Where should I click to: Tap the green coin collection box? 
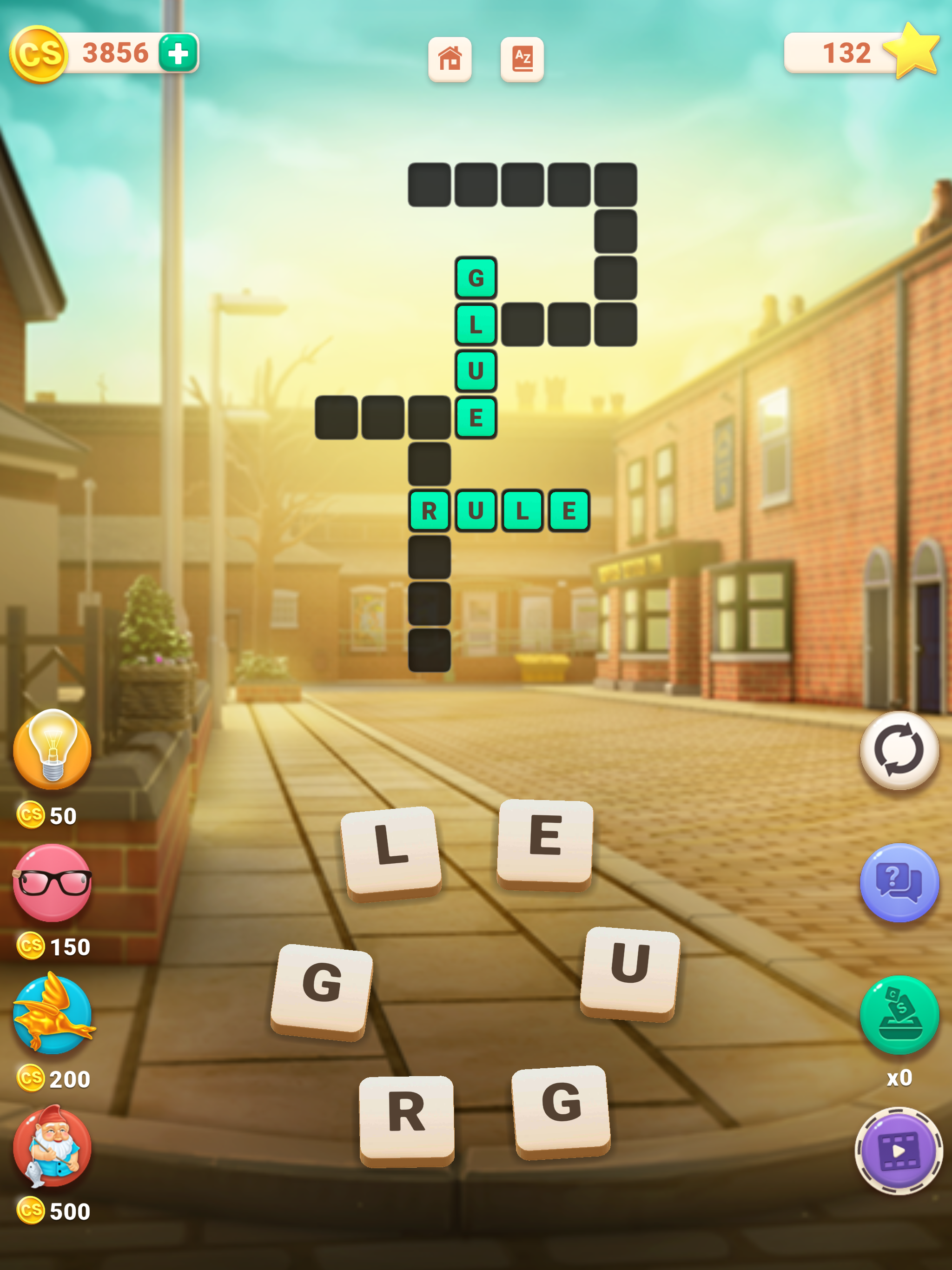tap(899, 1015)
